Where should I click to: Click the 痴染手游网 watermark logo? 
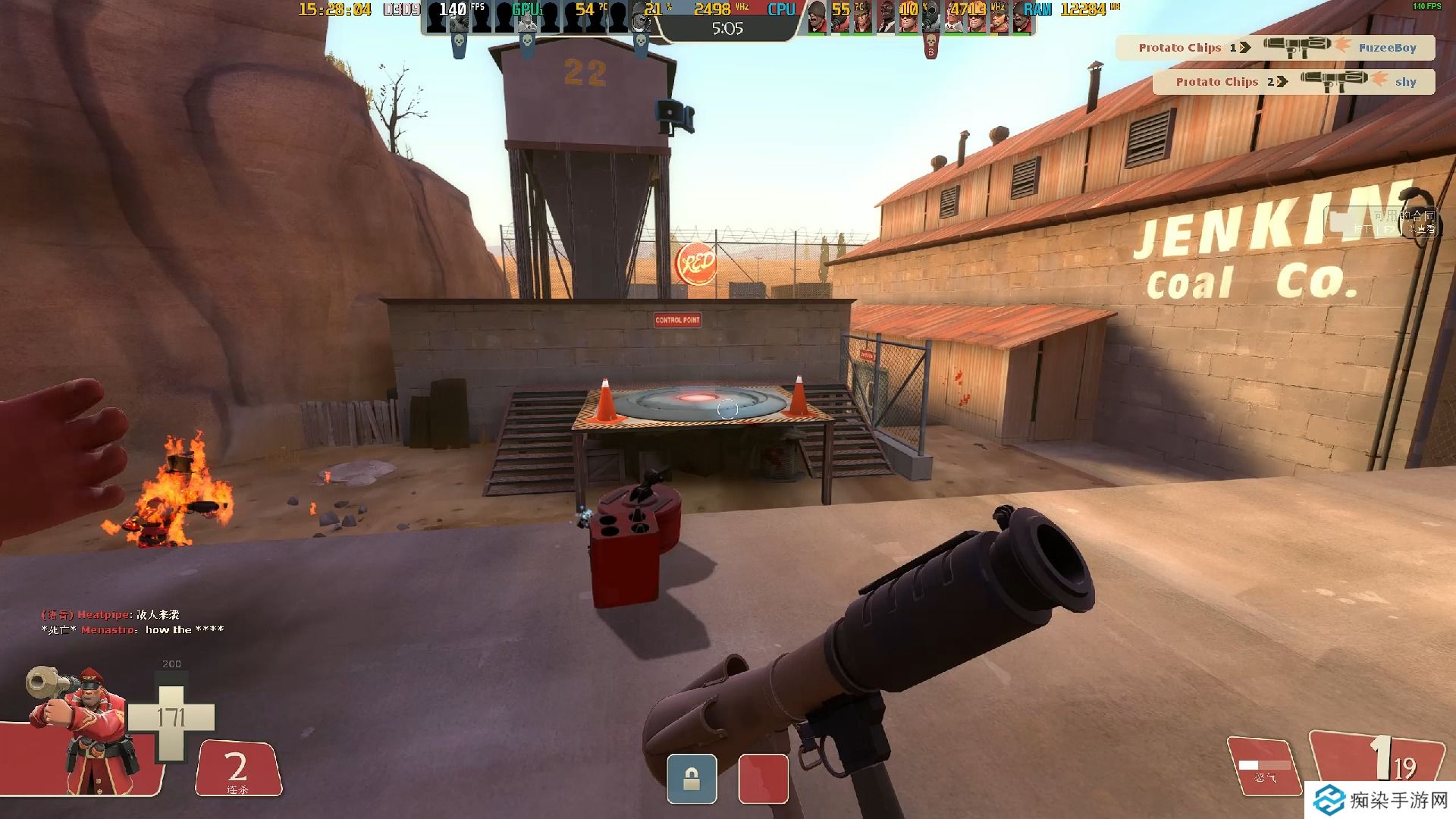(x=1380, y=800)
